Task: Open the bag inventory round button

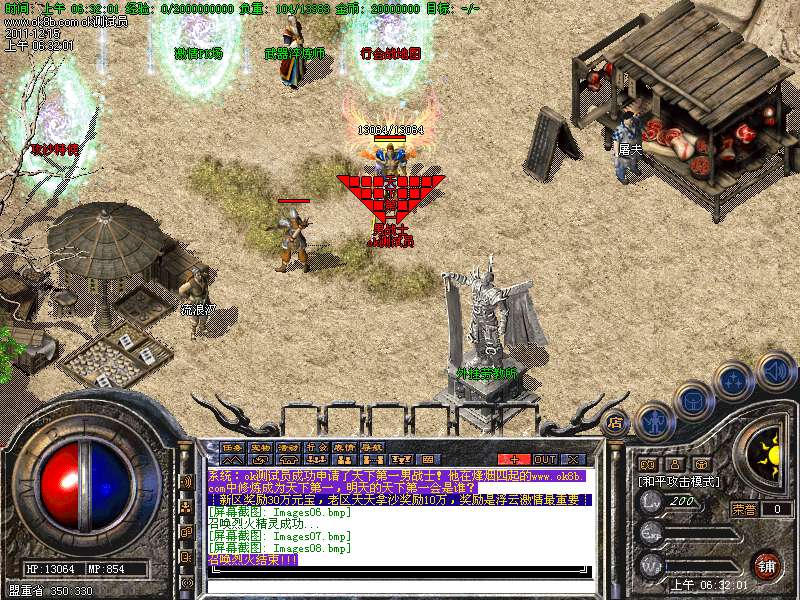Action: click(693, 399)
